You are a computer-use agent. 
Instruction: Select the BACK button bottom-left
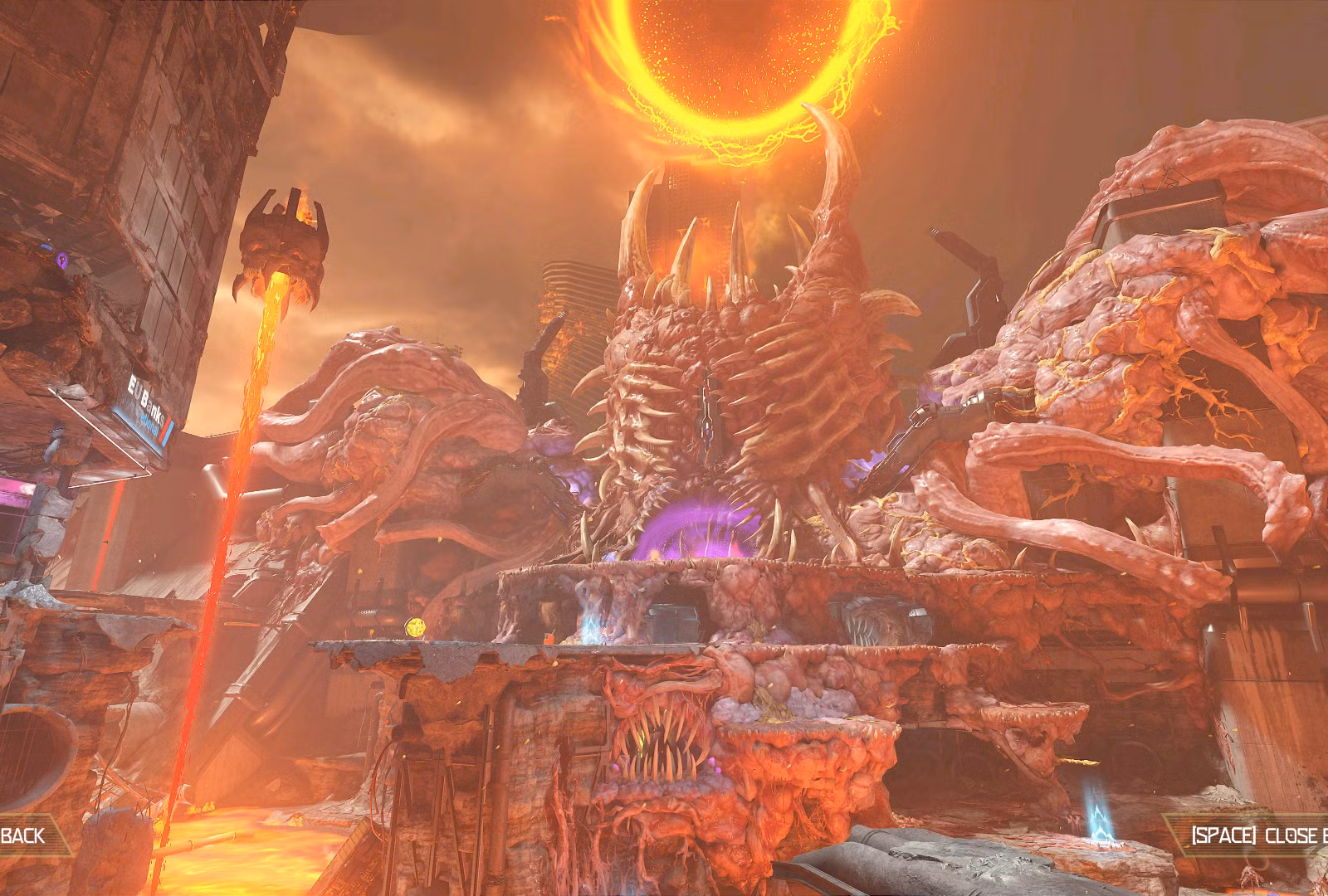tap(21, 837)
